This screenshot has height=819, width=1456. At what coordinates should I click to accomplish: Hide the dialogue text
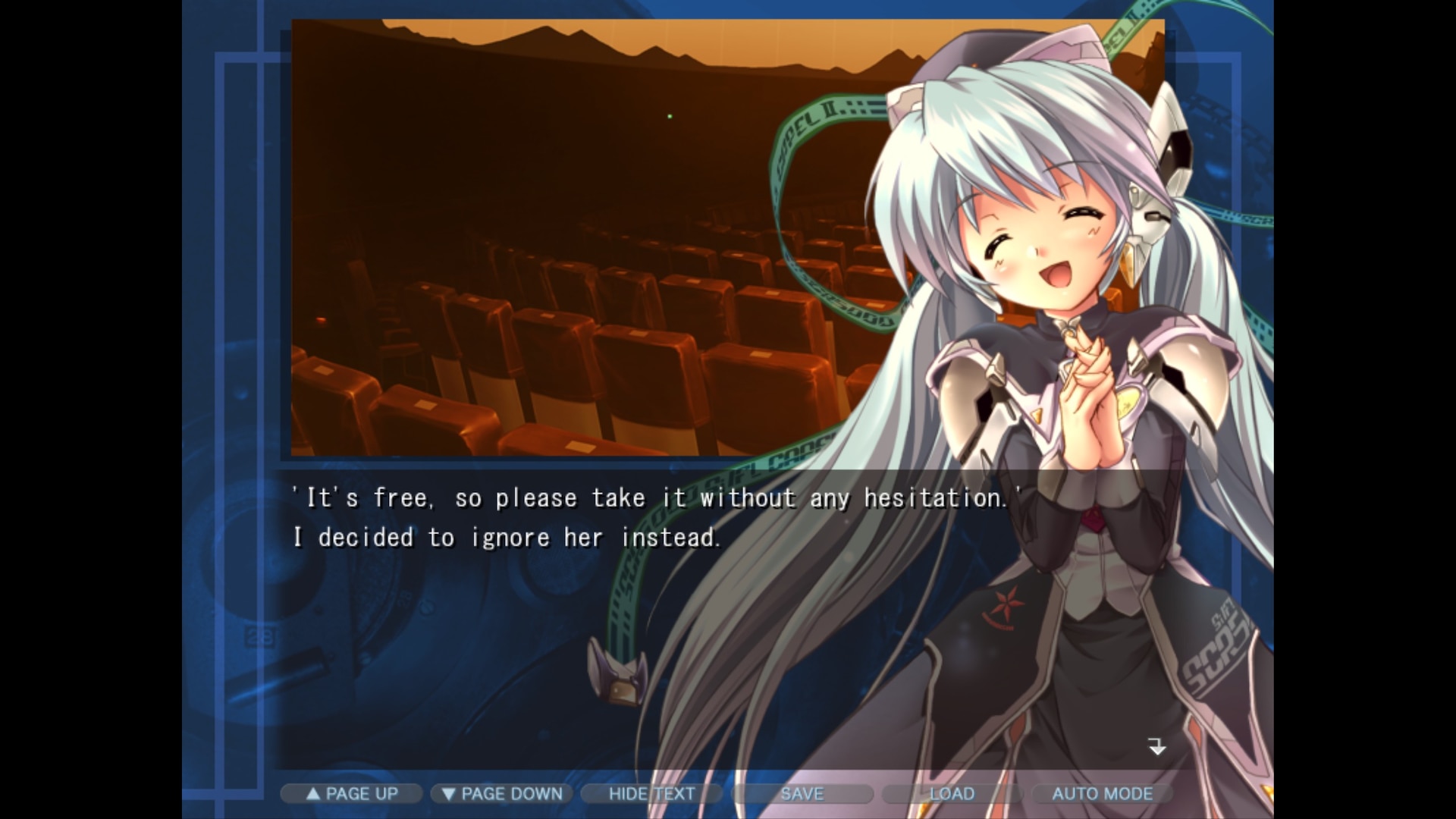click(x=651, y=794)
